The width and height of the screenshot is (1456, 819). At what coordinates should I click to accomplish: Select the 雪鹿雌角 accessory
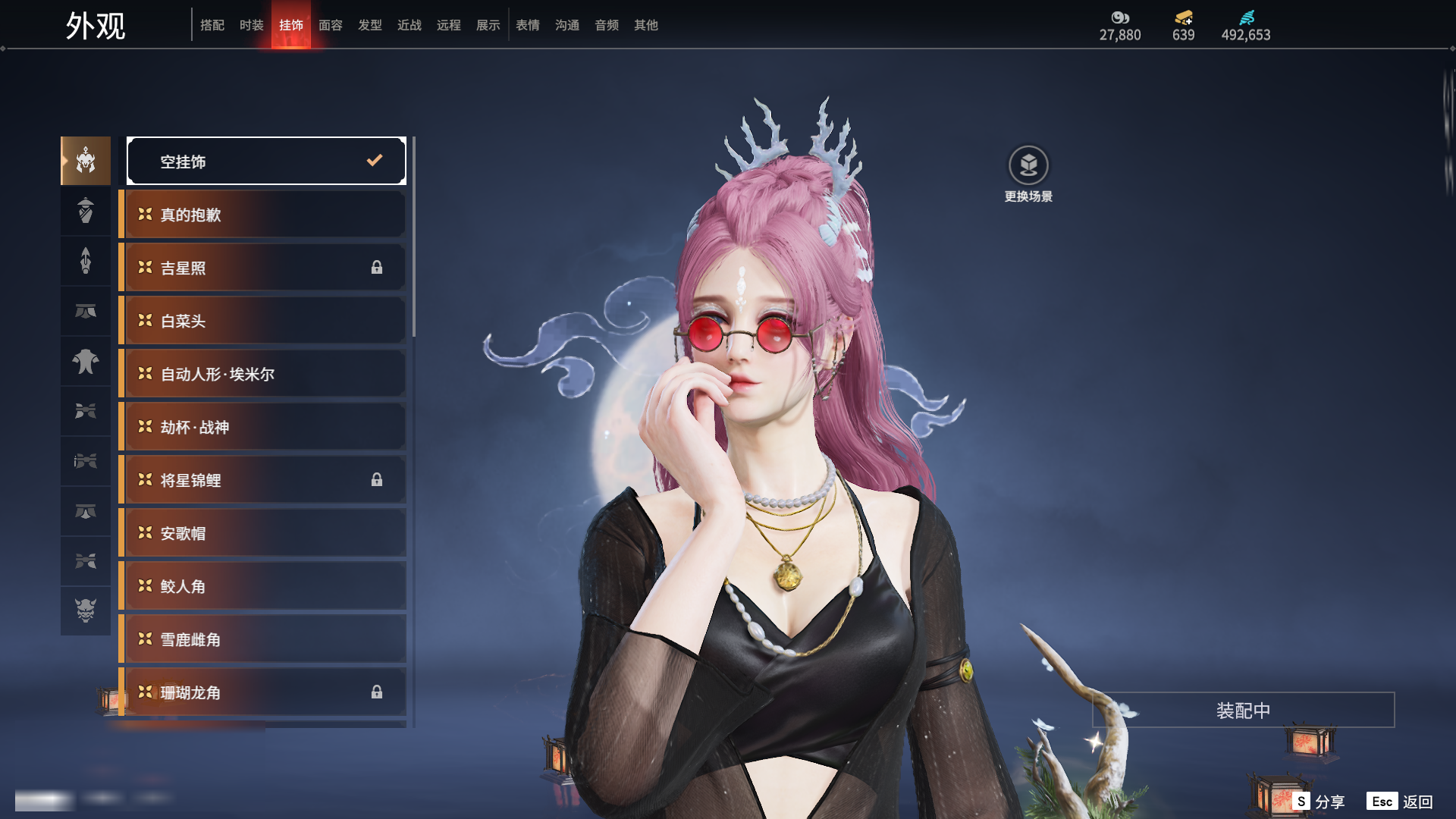pos(262,639)
